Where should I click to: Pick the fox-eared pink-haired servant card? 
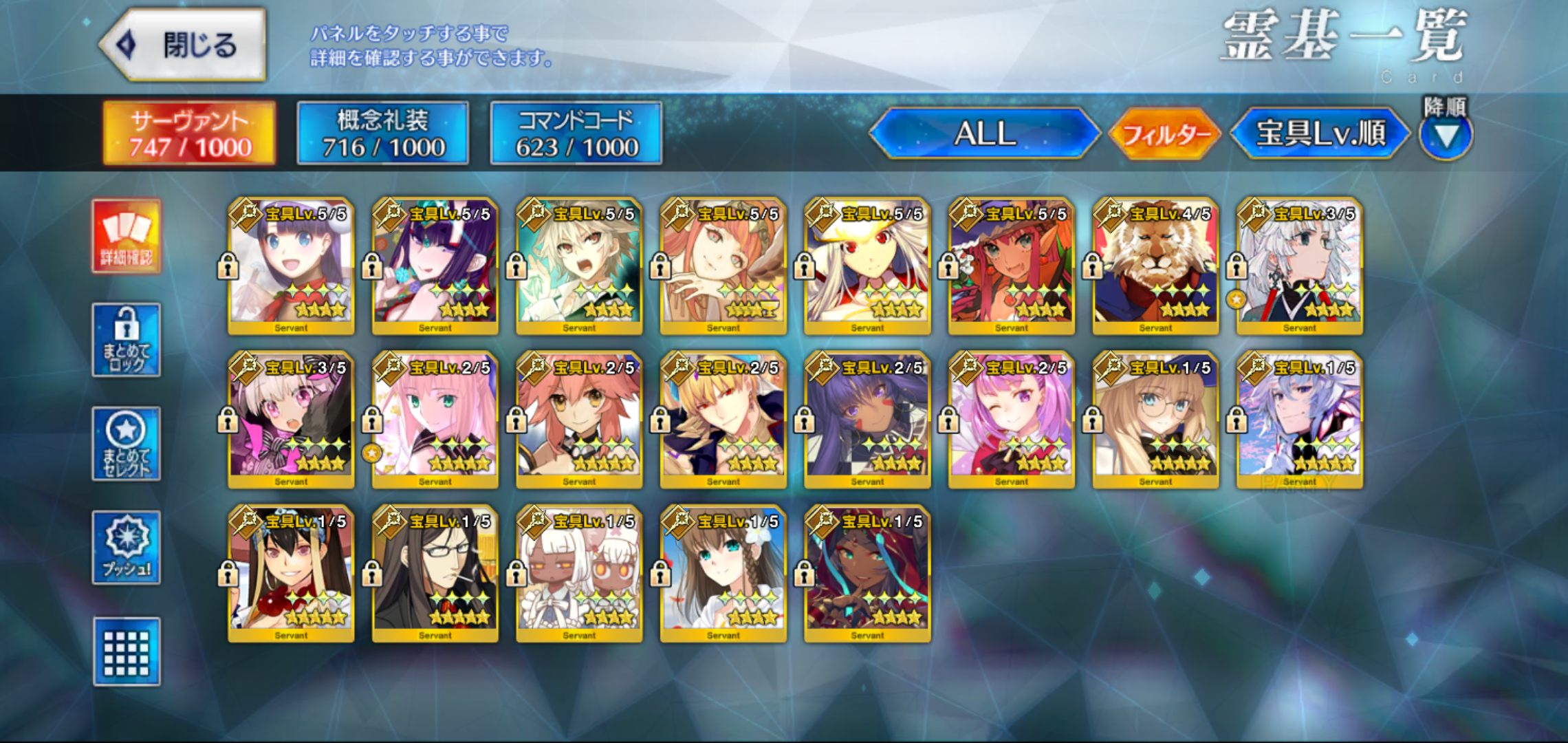(579, 420)
